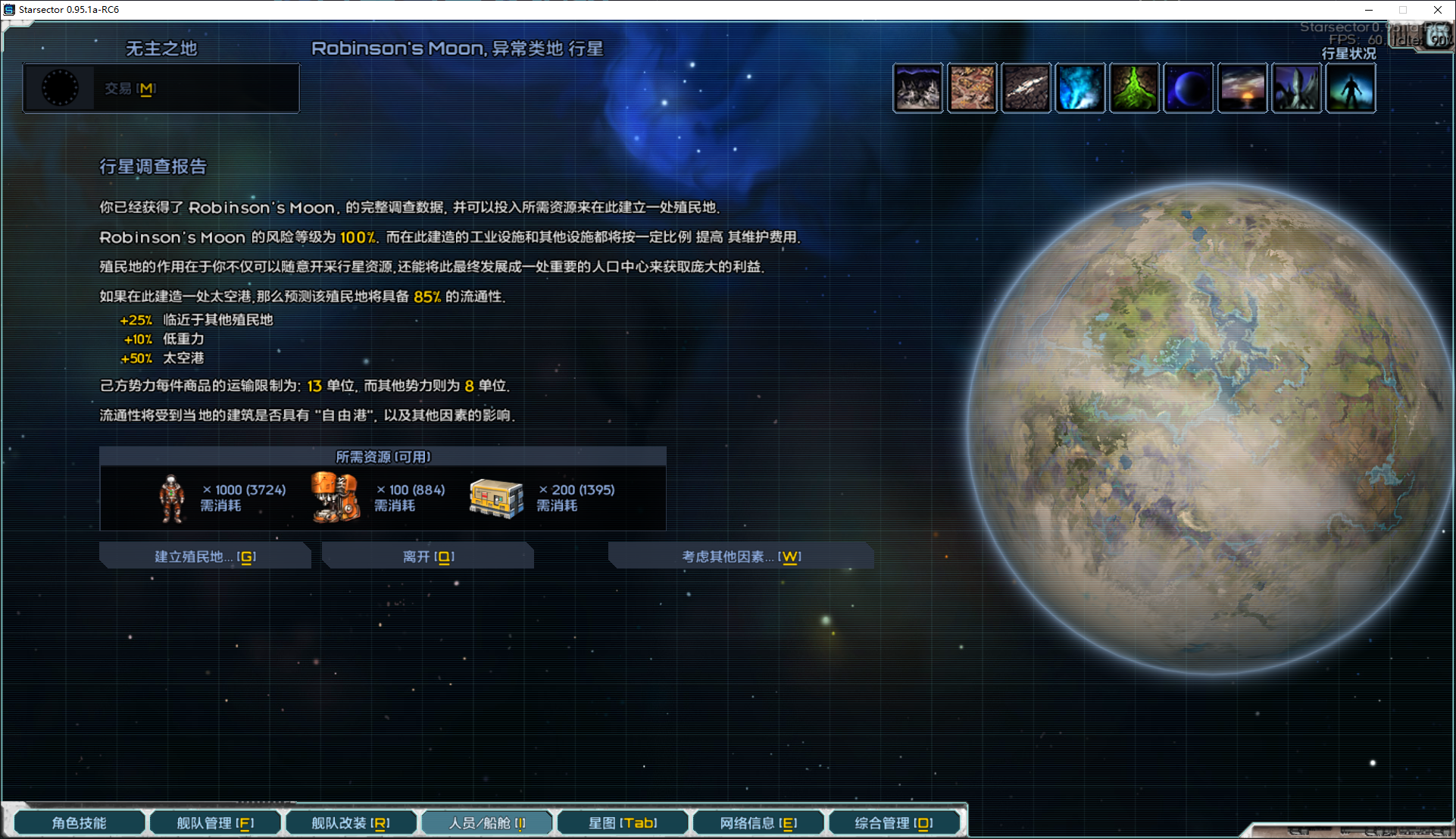Select the dark low-light planet condition icon
The width and height of the screenshot is (1456, 839).
[x=1188, y=87]
